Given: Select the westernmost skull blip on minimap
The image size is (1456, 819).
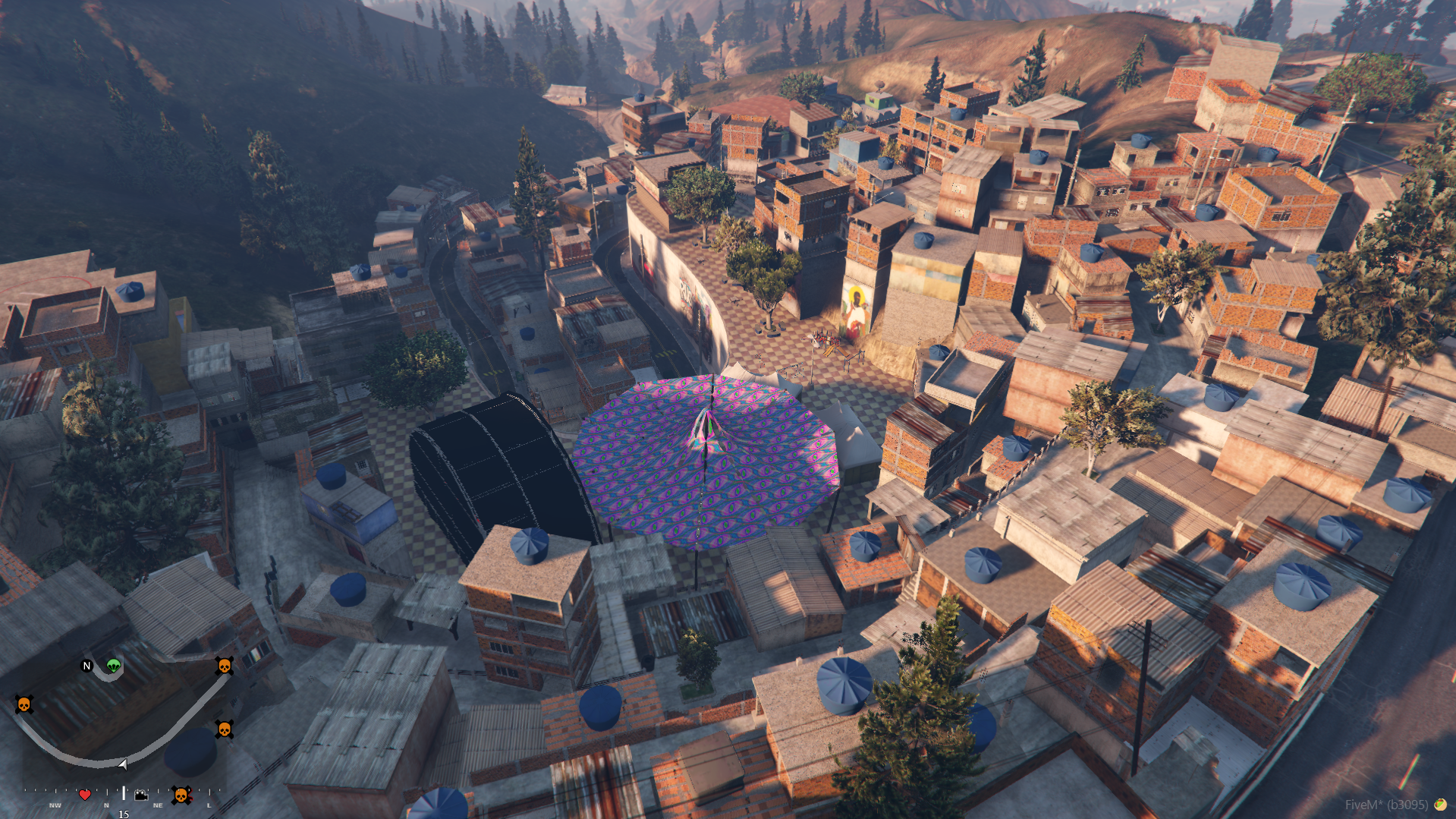Looking at the screenshot, I should [24, 704].
